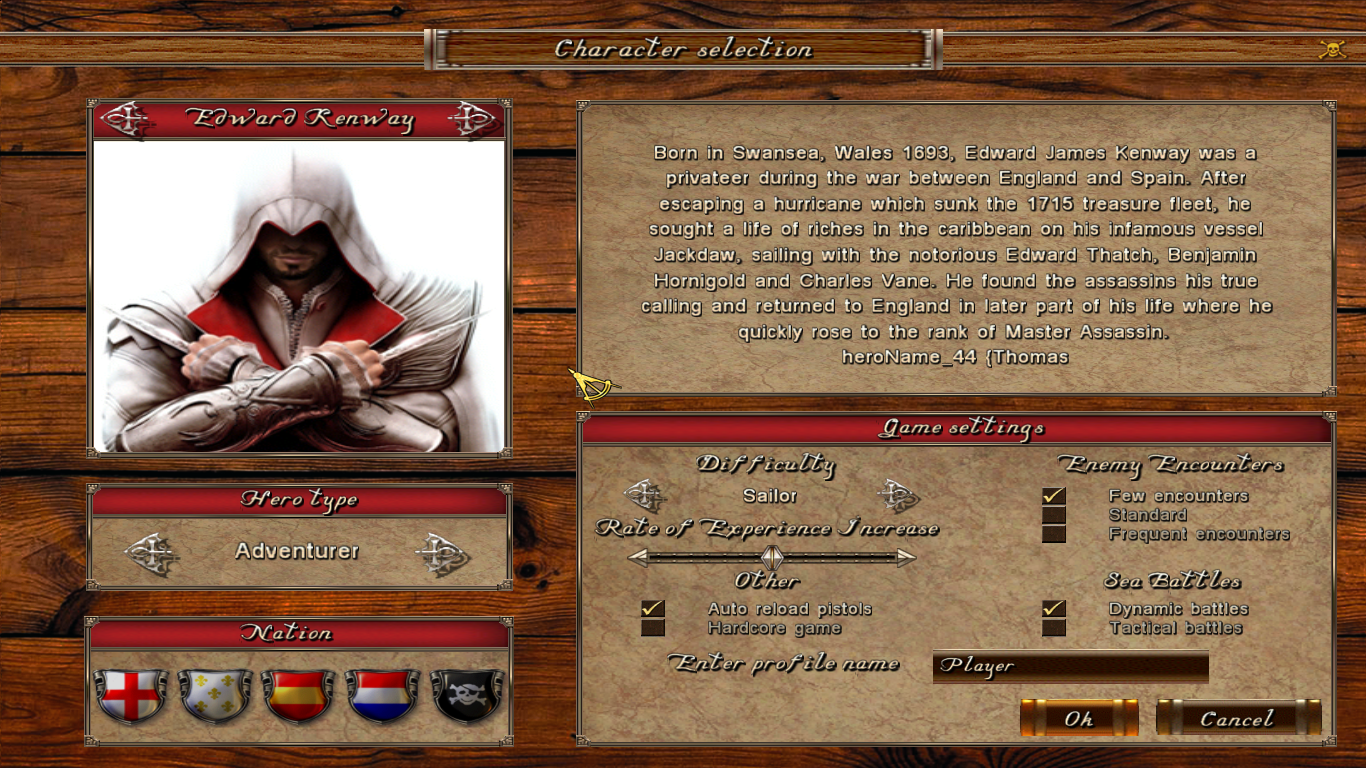Go back to the previous hero portrait
This screenshot has width=1366, height=768.
click(x=126, y=120)
